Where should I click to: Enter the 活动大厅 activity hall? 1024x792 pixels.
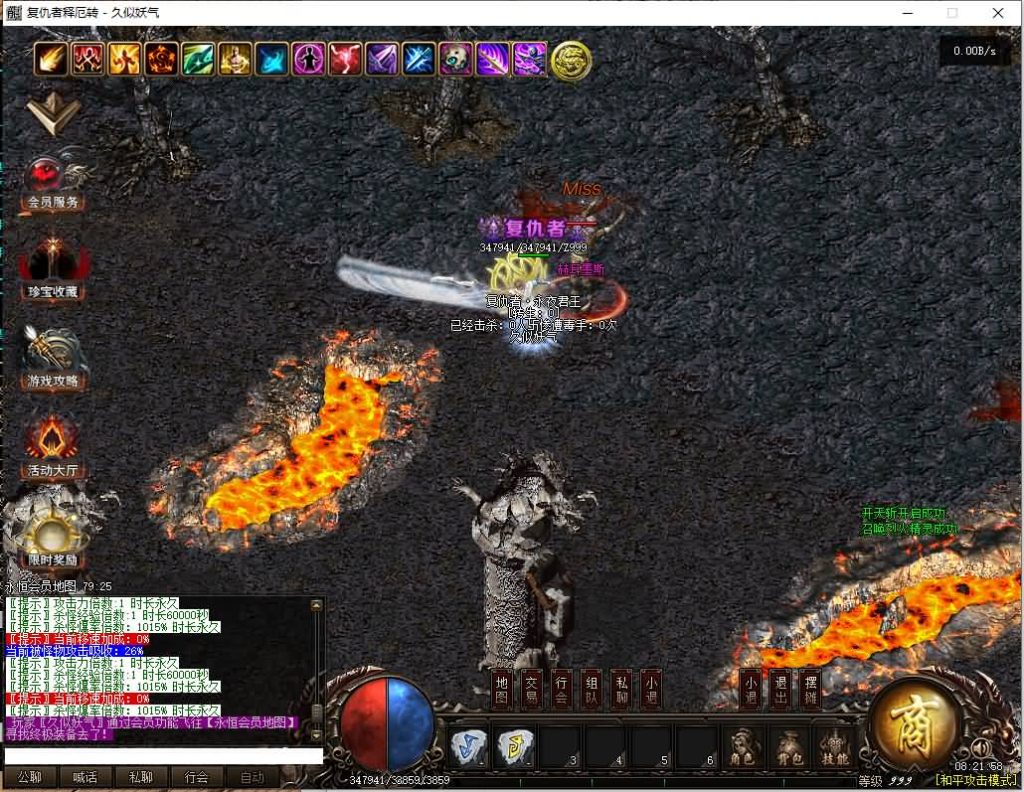click(x=53, y=447)
